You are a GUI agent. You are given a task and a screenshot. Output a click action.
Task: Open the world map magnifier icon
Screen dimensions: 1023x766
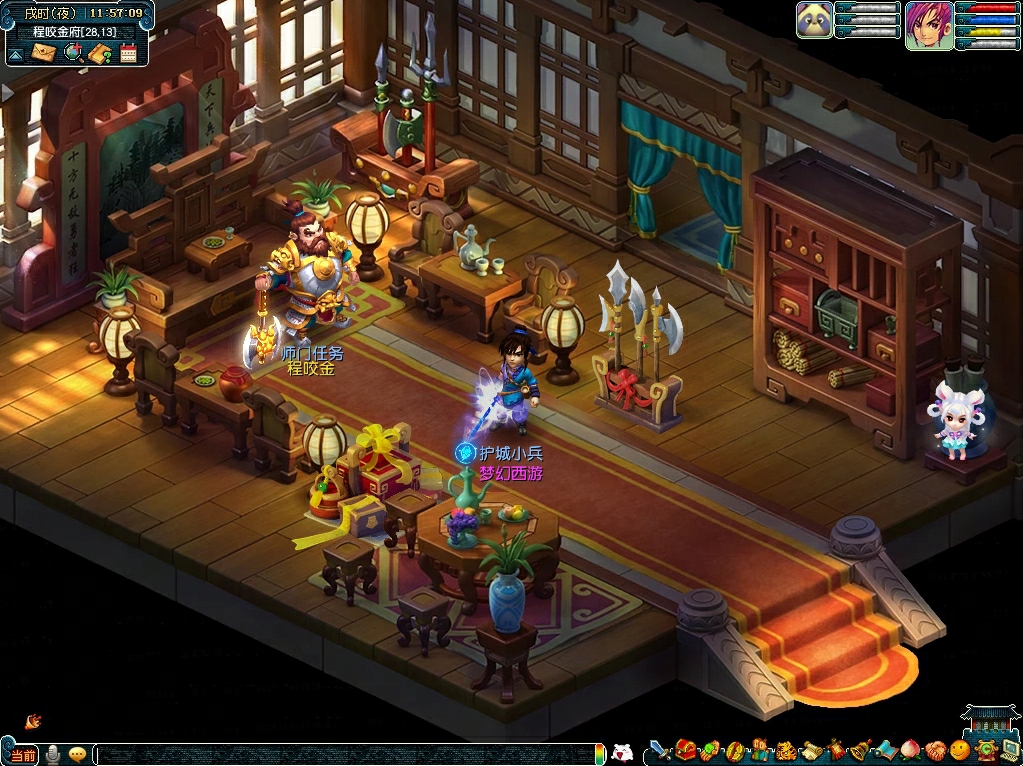click(72, 53)
